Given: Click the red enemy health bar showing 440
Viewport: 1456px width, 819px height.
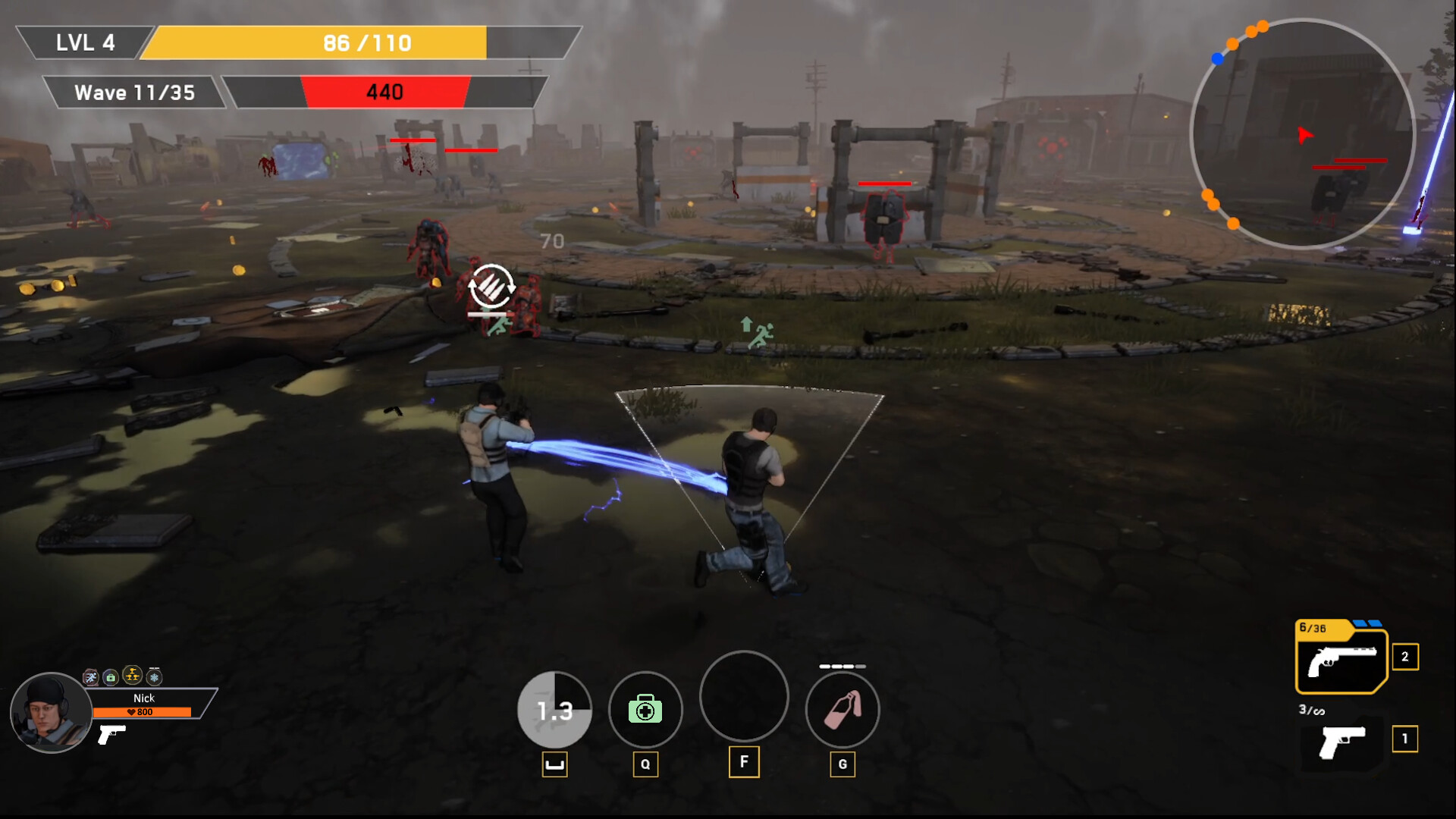Looking at the screenshot, I should [x=387, y=93].
